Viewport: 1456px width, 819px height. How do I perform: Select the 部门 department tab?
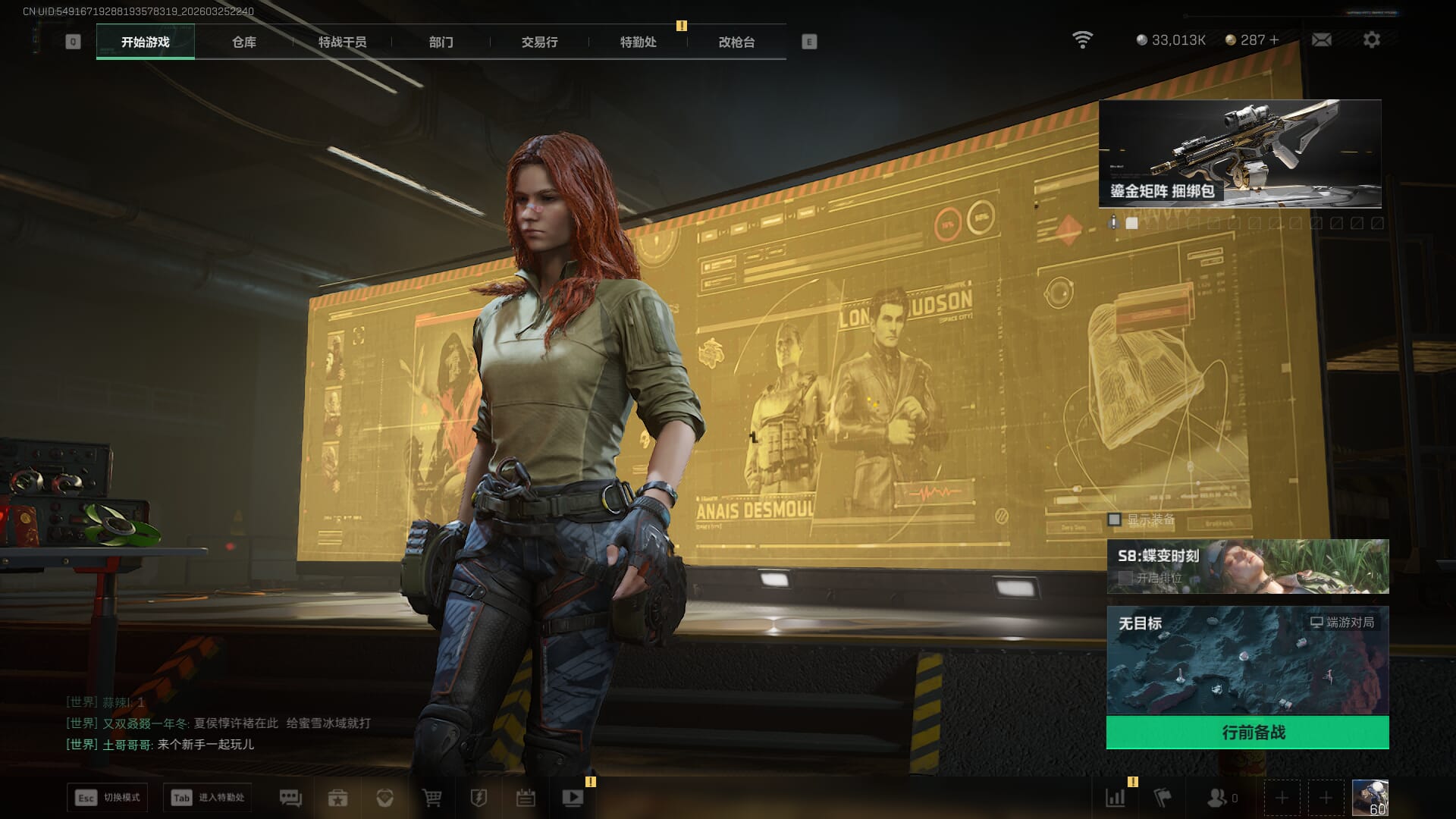point(441,42)
